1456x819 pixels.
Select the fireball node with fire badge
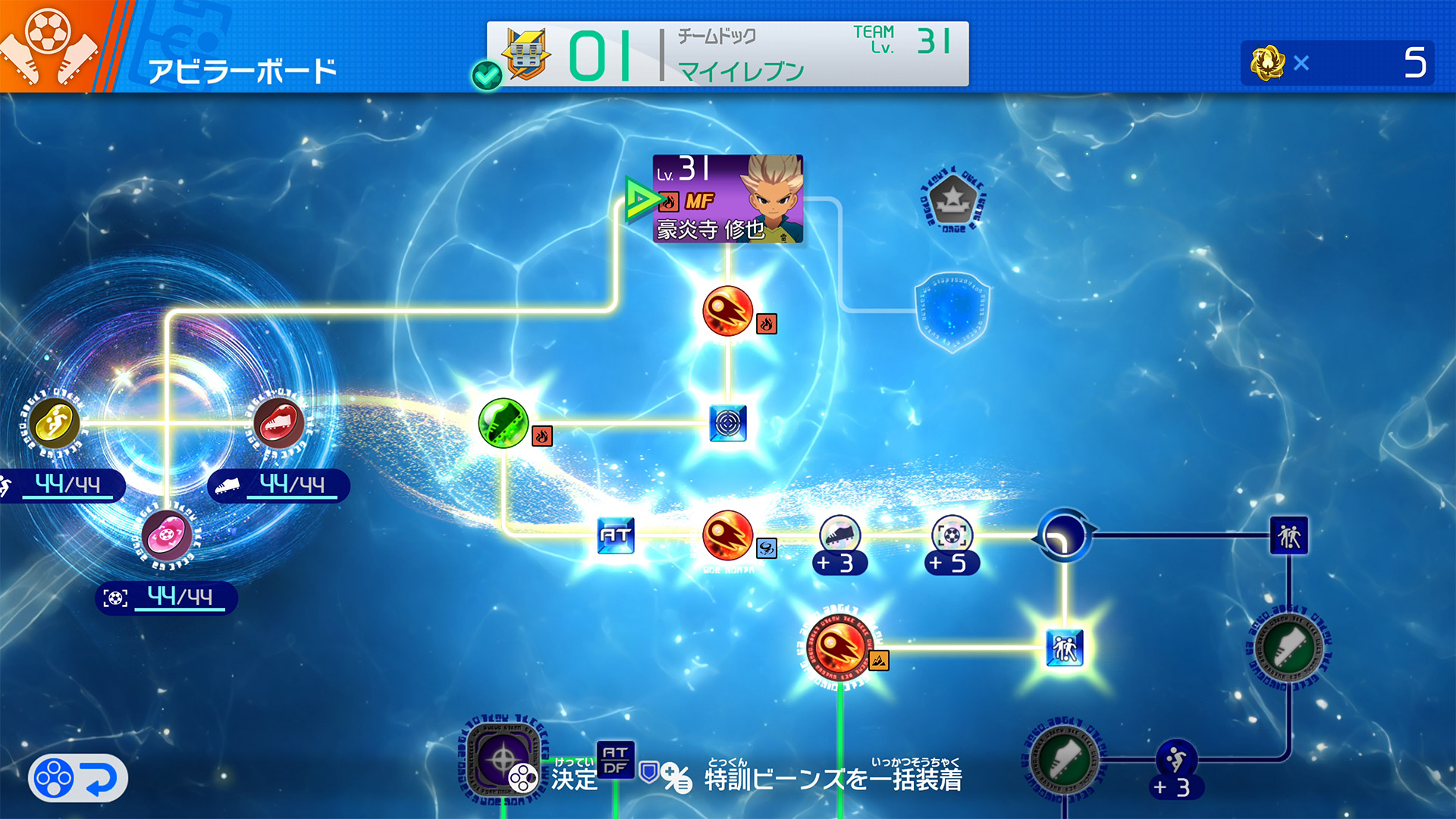727,311
